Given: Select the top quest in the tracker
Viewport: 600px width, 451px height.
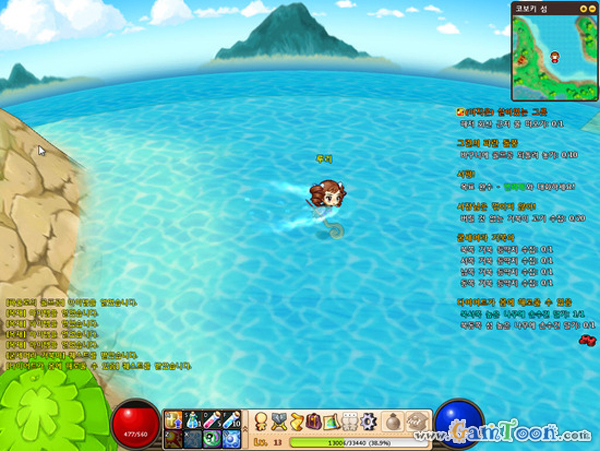Looking at the screenshot, I should [522, 112].
